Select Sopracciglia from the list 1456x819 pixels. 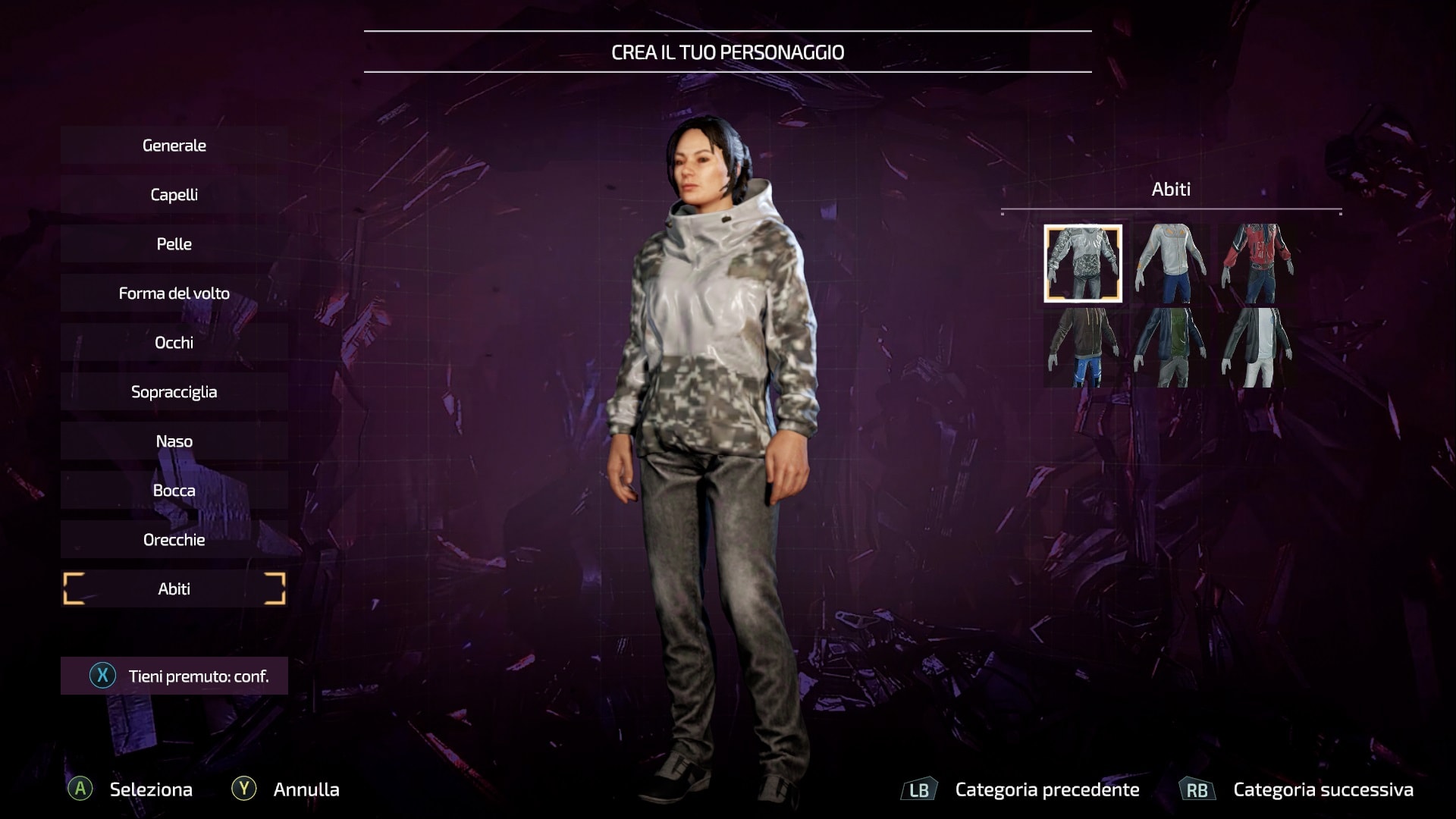[174, 392]
